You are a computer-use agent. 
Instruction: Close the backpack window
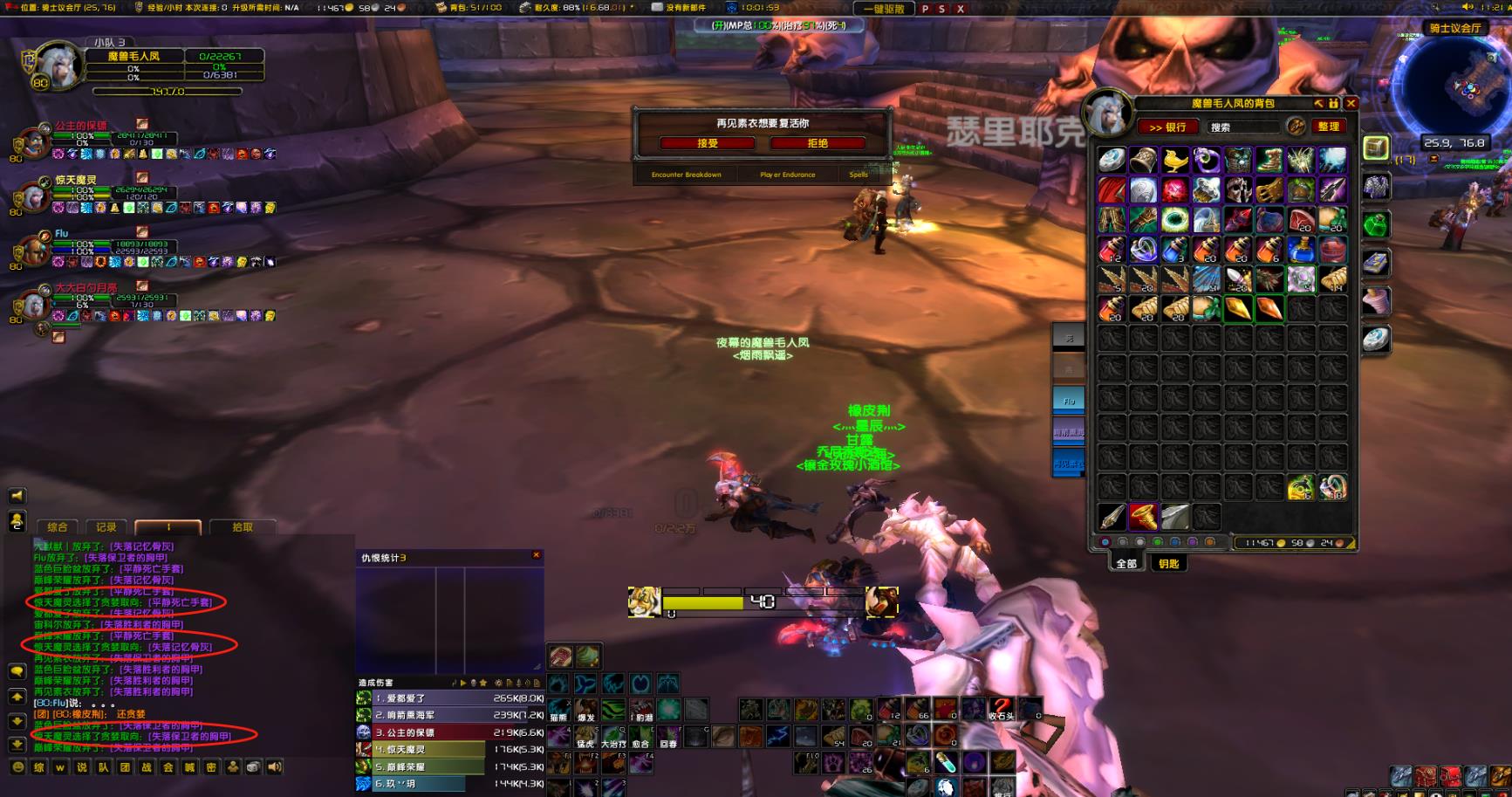[x=1351, y=103]
